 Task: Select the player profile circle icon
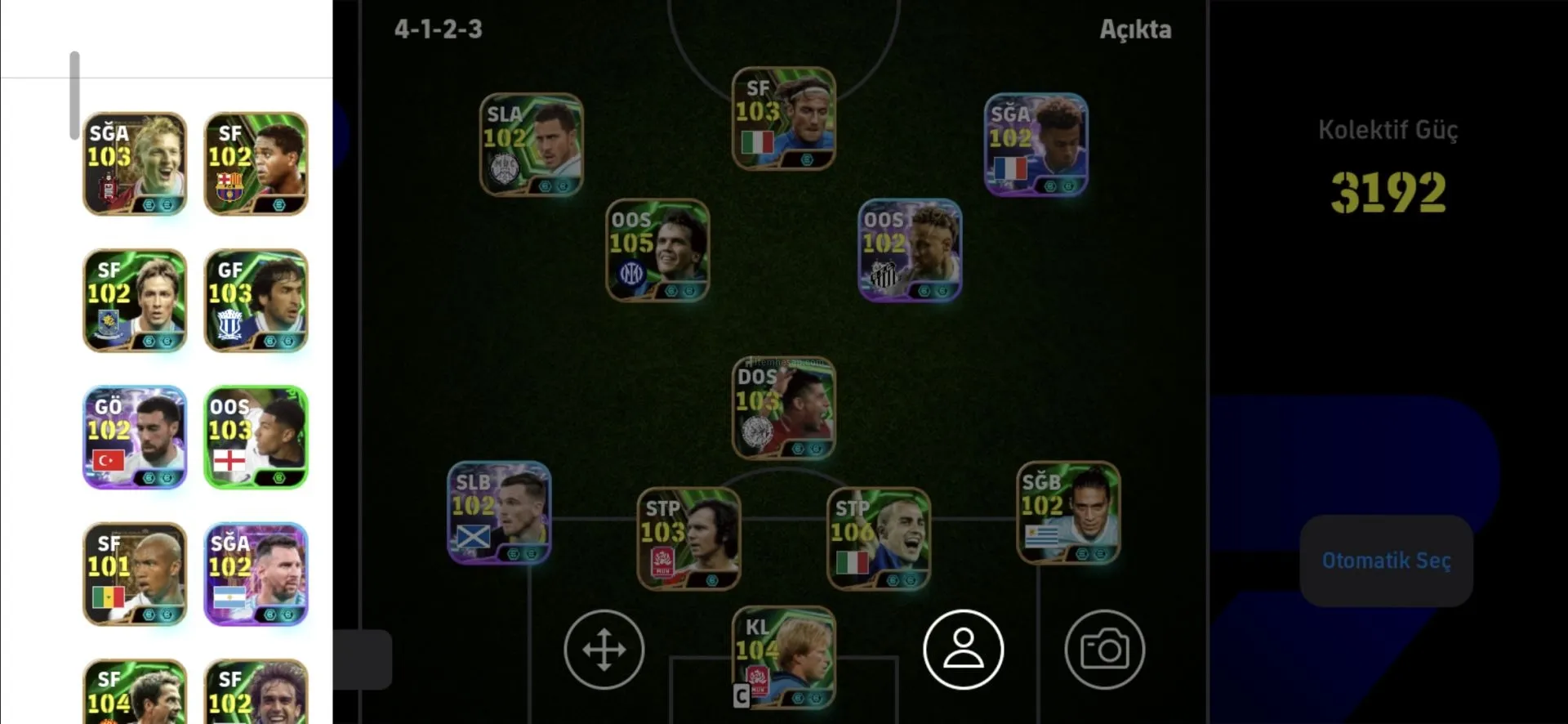[964, 650]
